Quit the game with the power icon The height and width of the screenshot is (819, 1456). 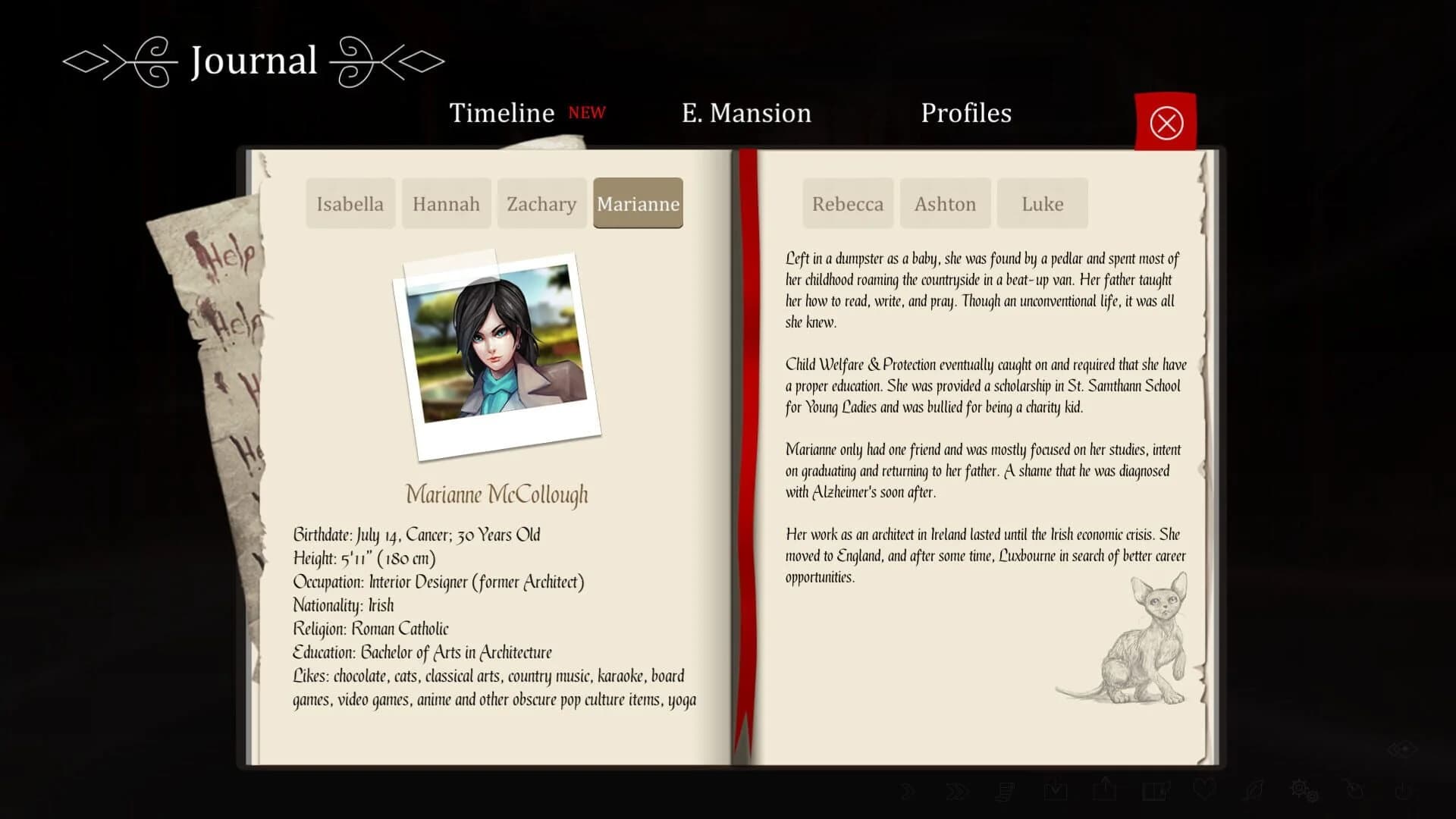click(1402, 792)
